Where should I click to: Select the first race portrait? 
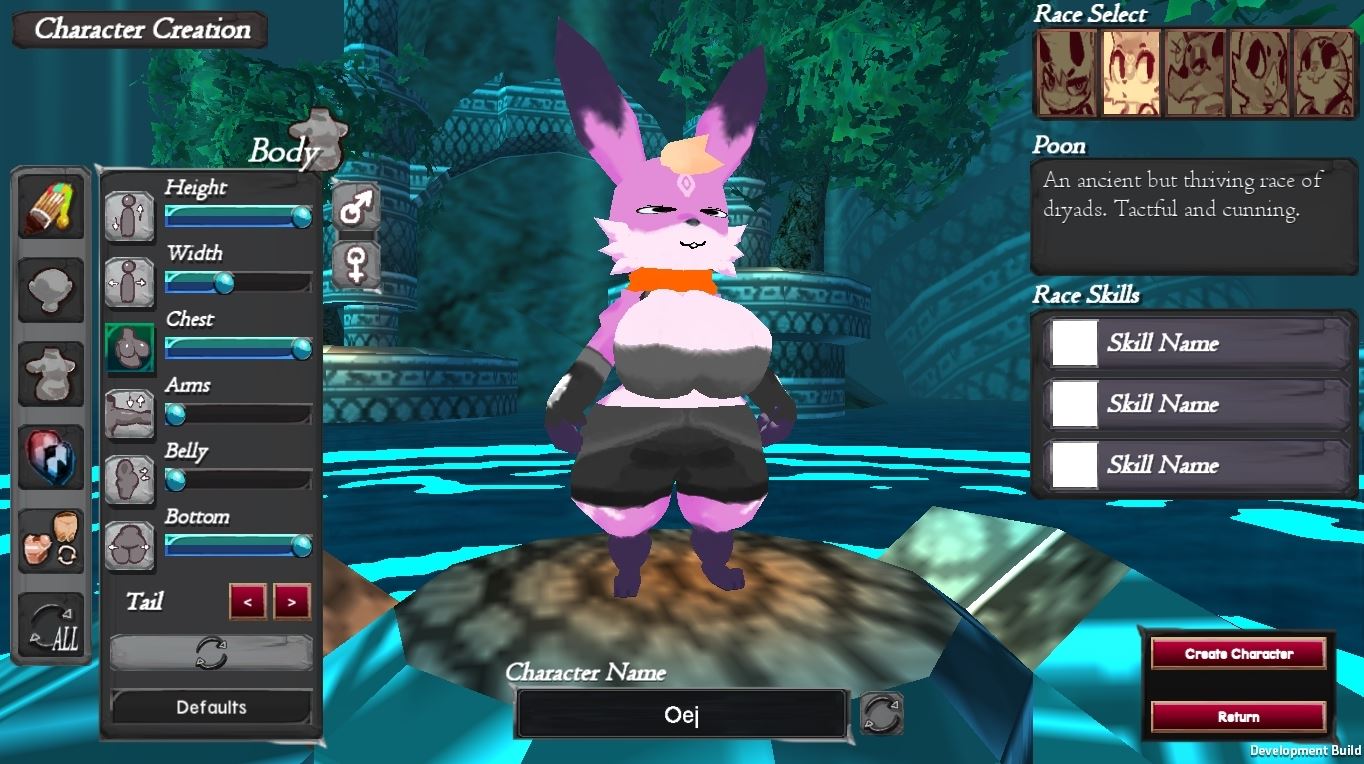[1066, 73]
